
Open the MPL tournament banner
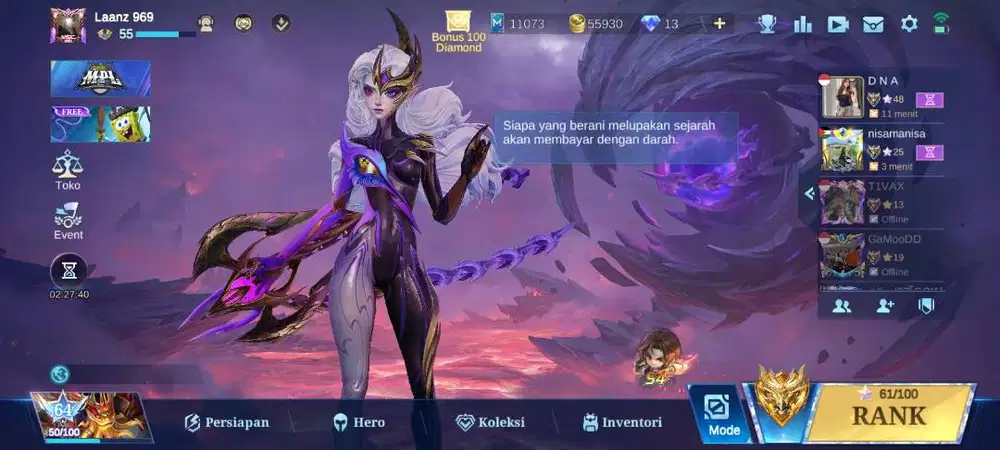tap(100, 79)
